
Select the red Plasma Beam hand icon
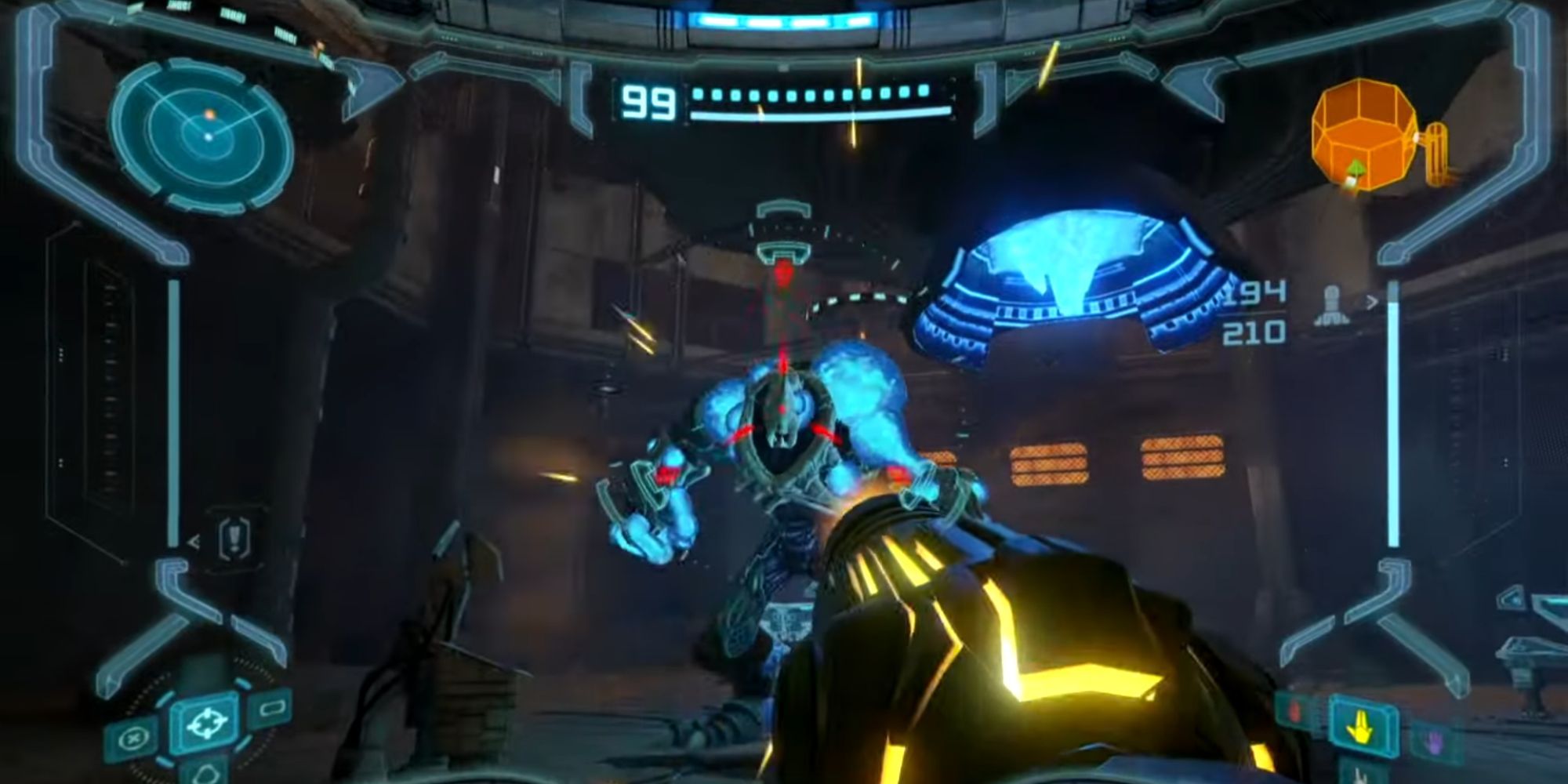coord(1294,713)
